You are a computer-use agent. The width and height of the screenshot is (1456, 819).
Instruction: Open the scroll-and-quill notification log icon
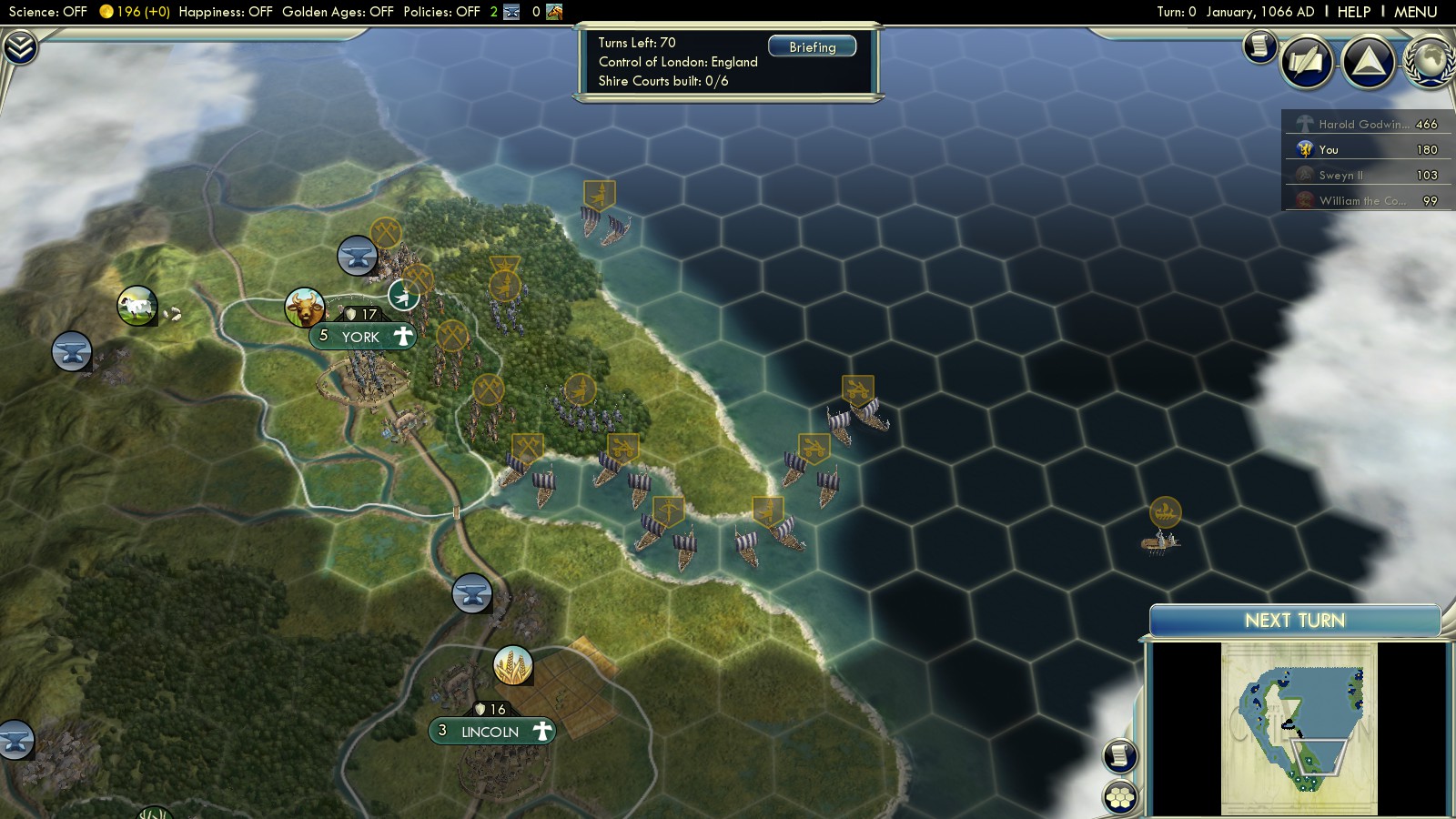point(1307,62)
